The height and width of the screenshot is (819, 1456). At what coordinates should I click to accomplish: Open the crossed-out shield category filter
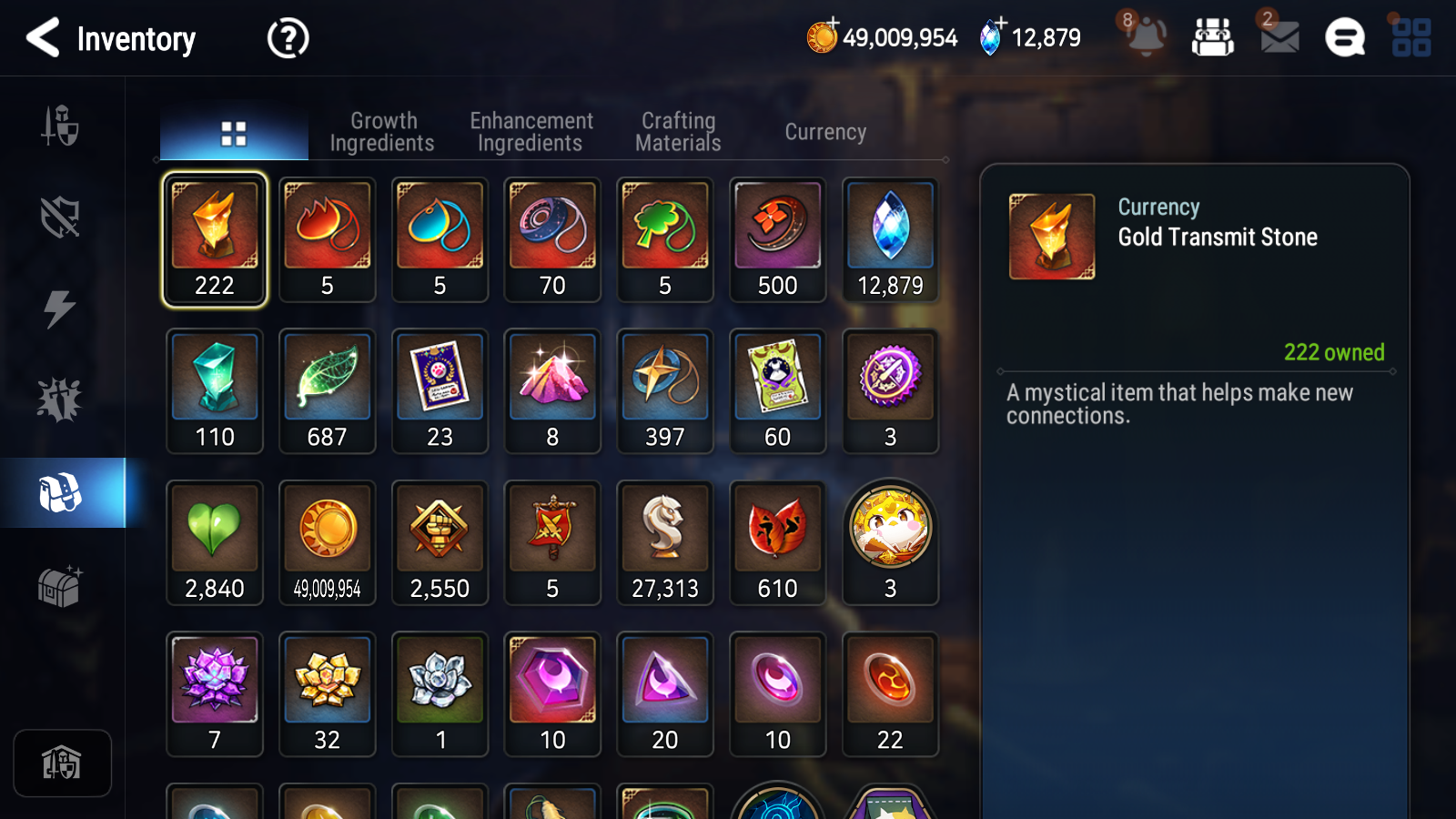tap(59, 217)
